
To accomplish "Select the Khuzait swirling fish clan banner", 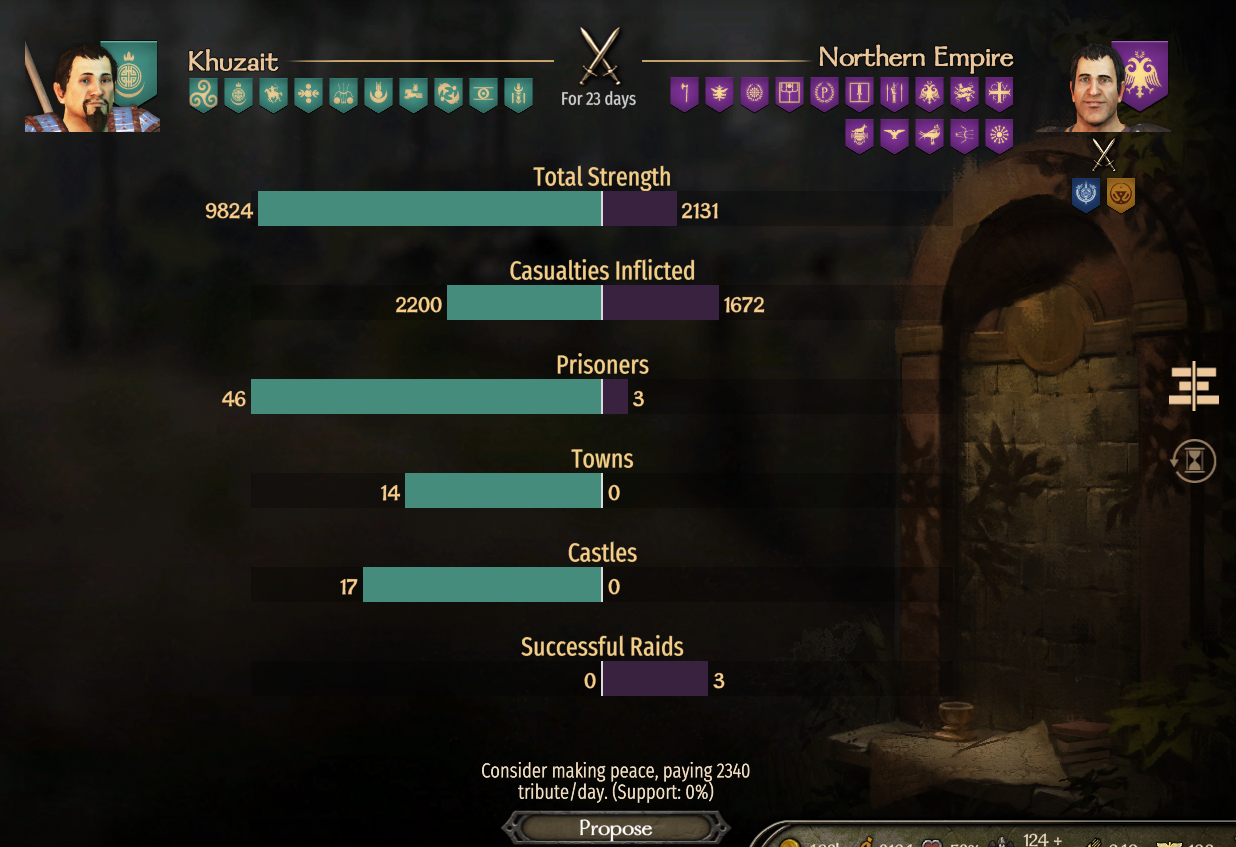I will (448, 95).
